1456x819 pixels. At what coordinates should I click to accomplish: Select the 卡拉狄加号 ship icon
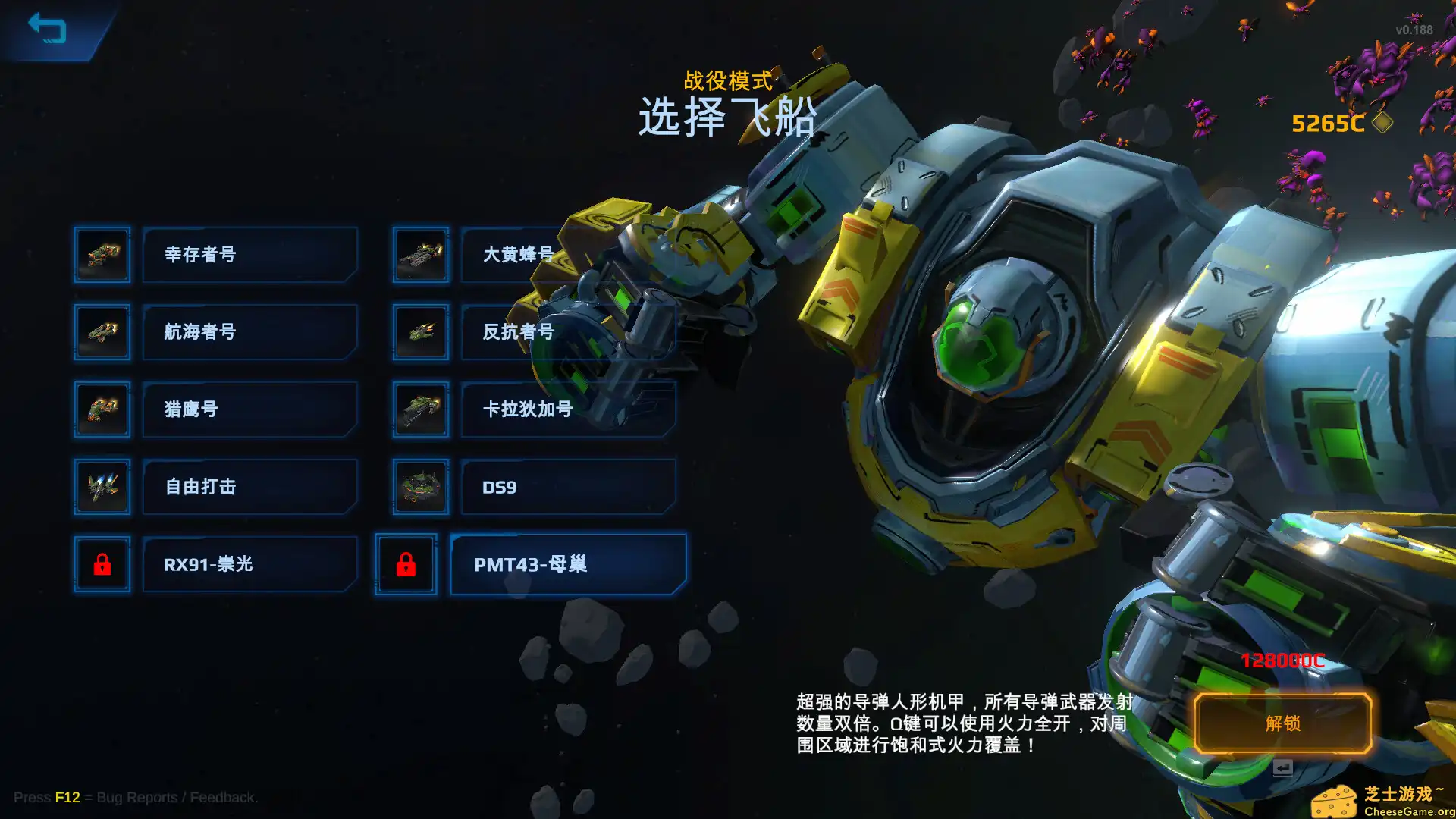pos(419,409)
